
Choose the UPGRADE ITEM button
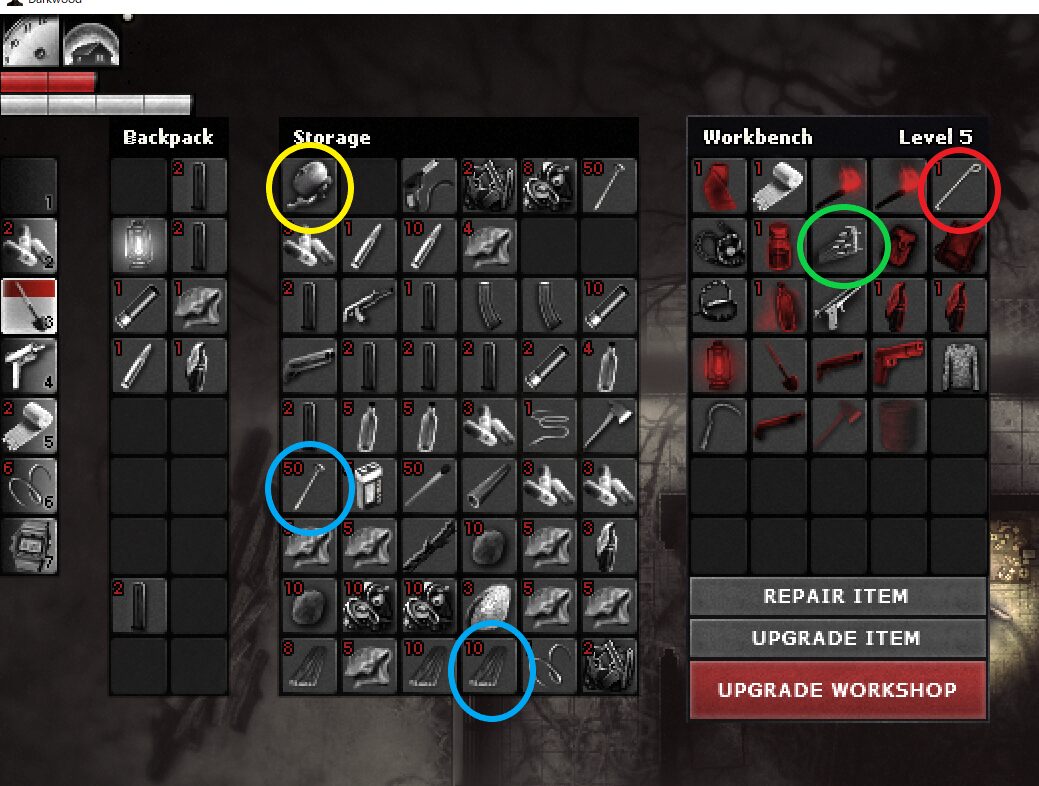coord(836,639)
